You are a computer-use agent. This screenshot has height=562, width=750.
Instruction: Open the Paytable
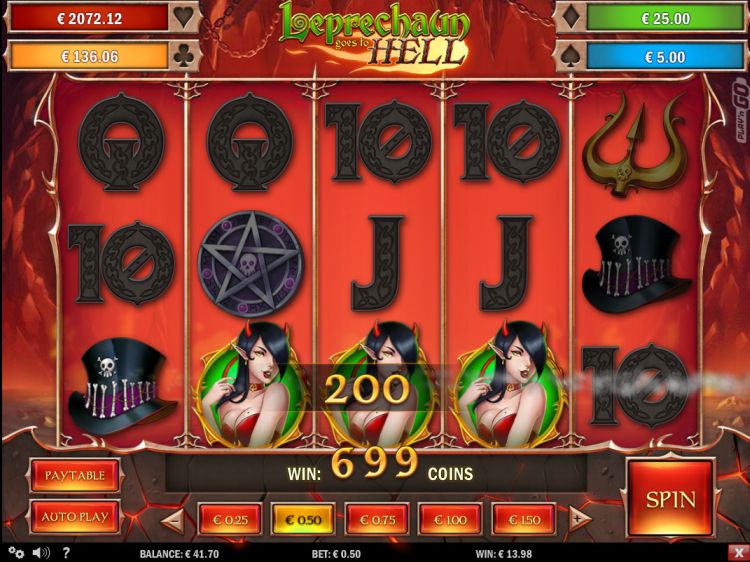(x=75, y=476)
